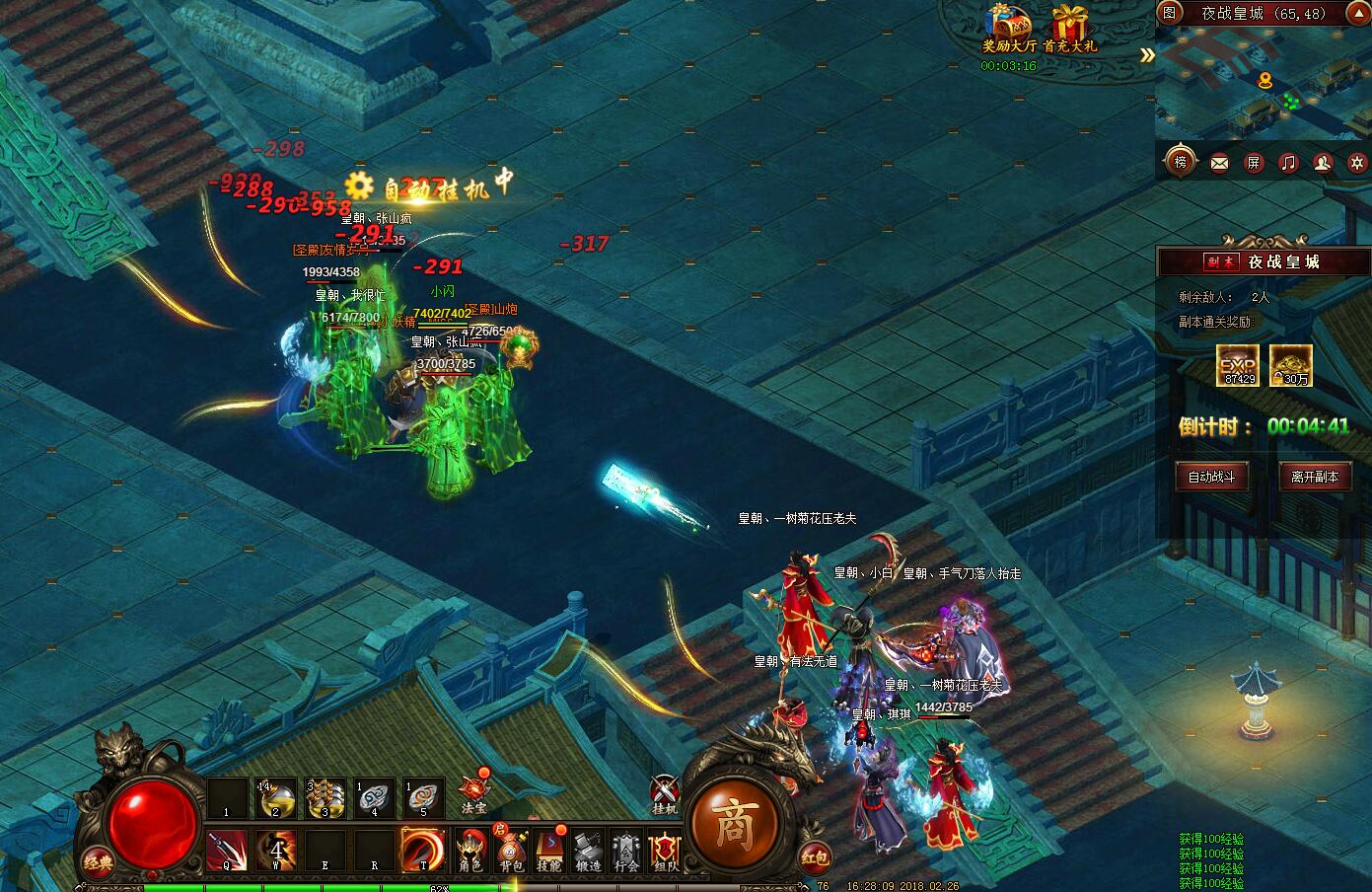Toggle the music note sound button
1372x892 pixels.
click(1288, 163)
